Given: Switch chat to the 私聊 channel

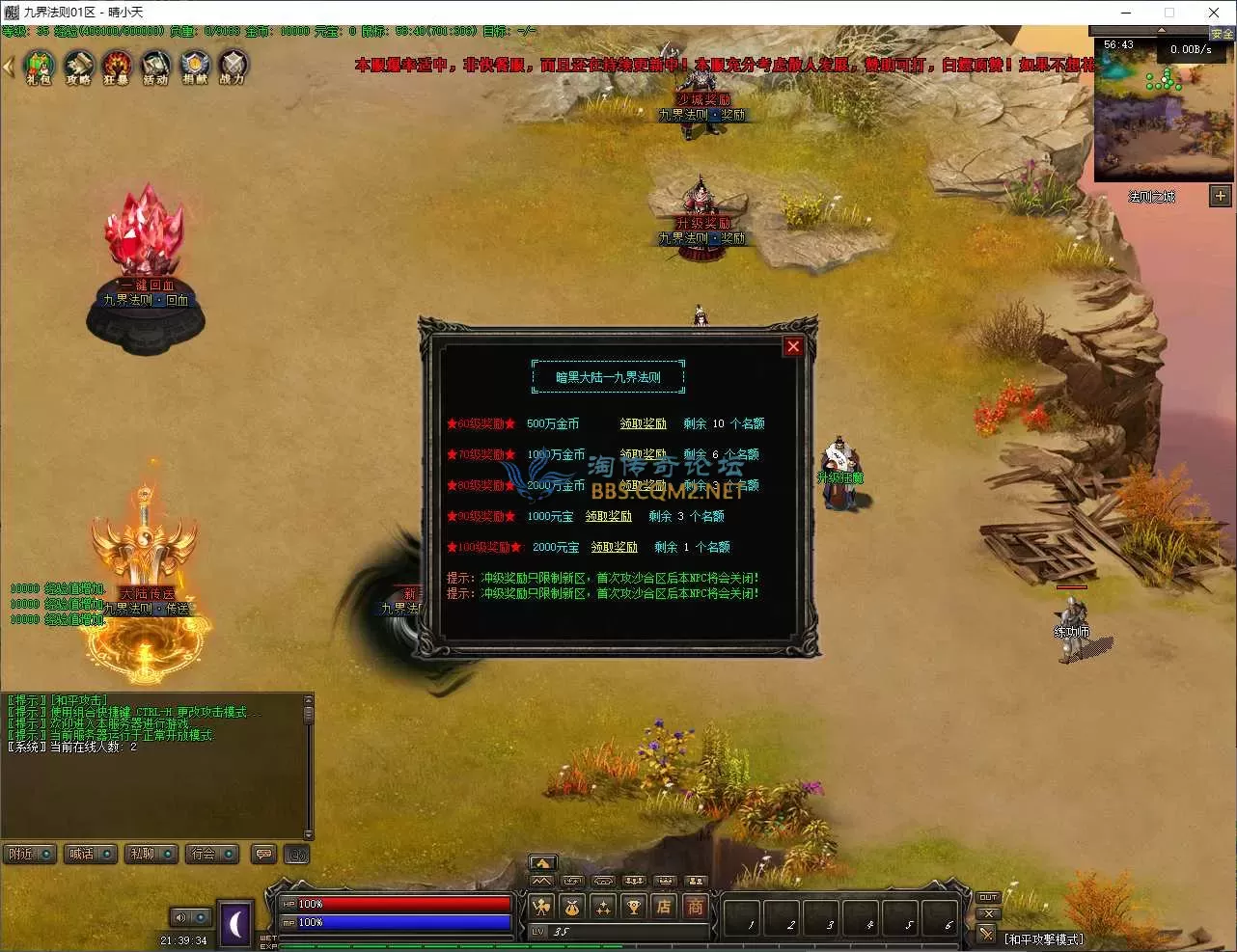Looking at the screenshot, I should pos(151,854).
